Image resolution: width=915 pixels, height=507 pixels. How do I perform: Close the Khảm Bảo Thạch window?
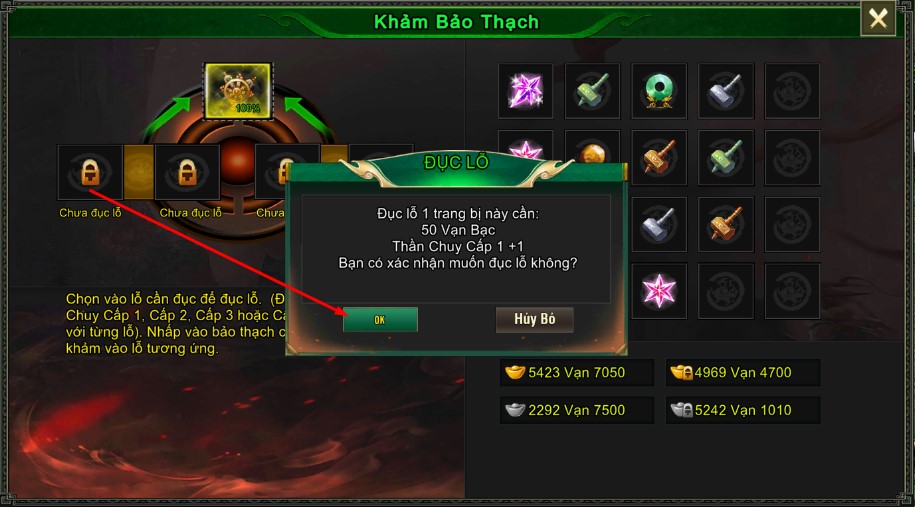click(878, 19)
